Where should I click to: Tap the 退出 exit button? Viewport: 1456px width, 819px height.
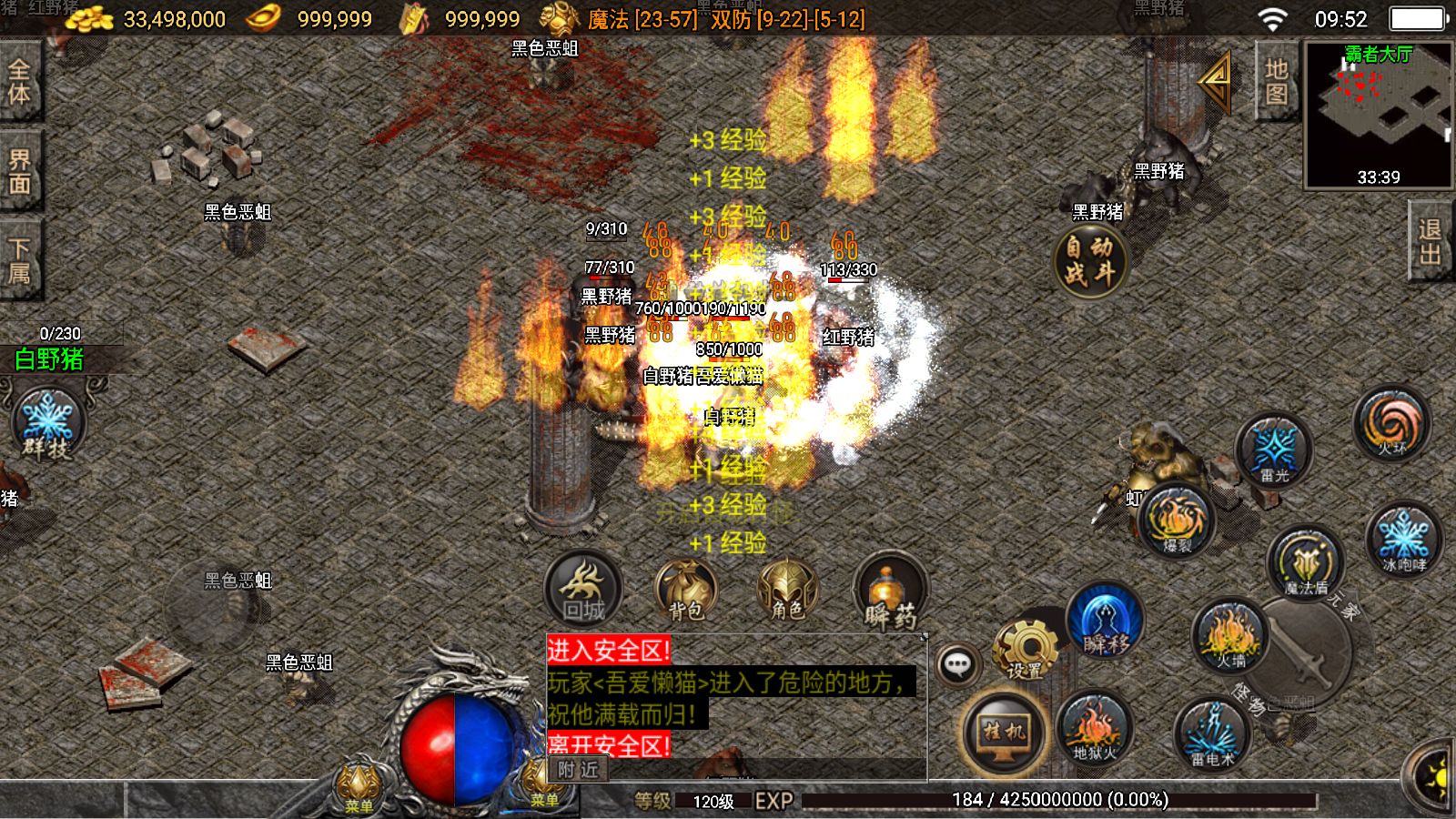point(1430,243)
